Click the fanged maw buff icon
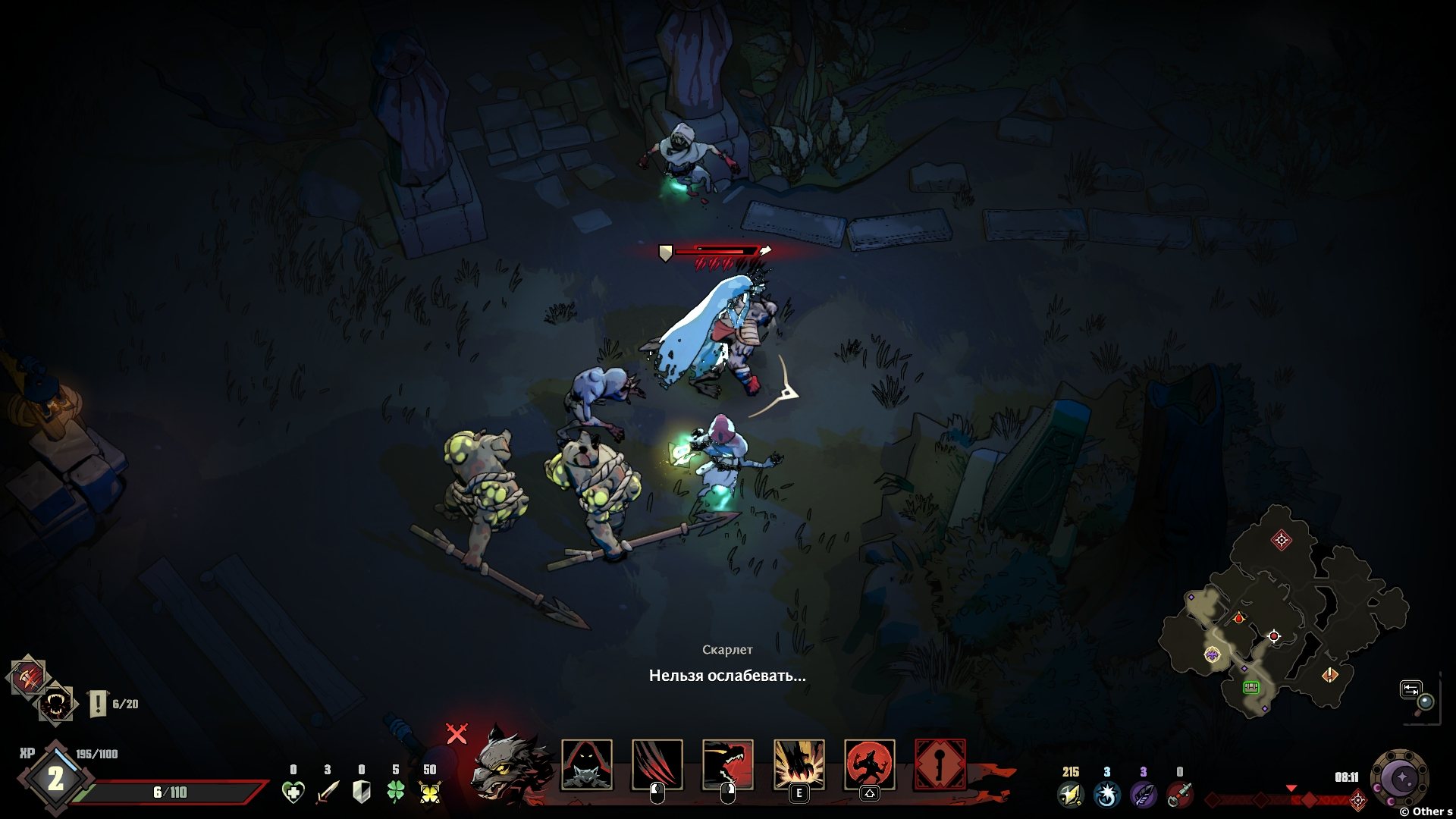This screenshot has width=1456, height=819. click(56, 704)
